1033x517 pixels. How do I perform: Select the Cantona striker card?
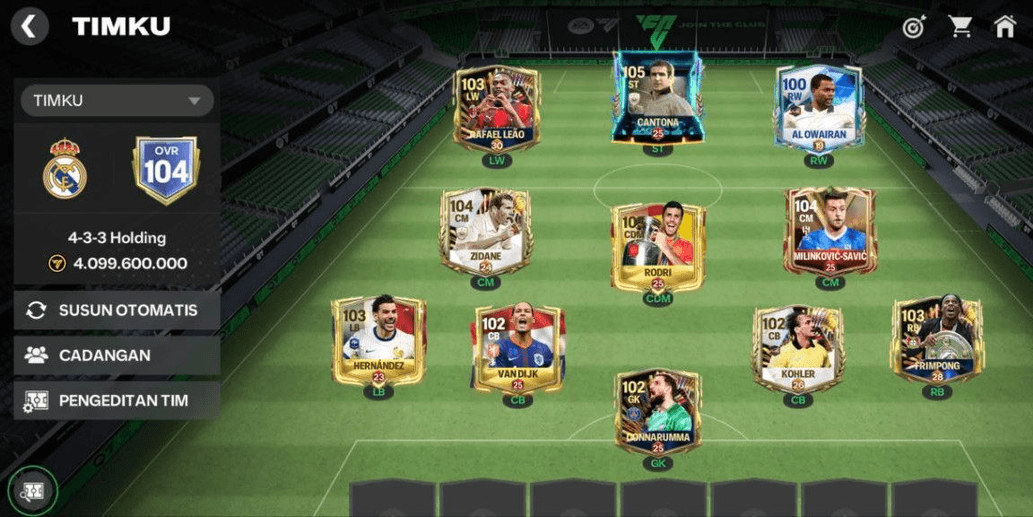pyautogui.click(x=657, y=99)
